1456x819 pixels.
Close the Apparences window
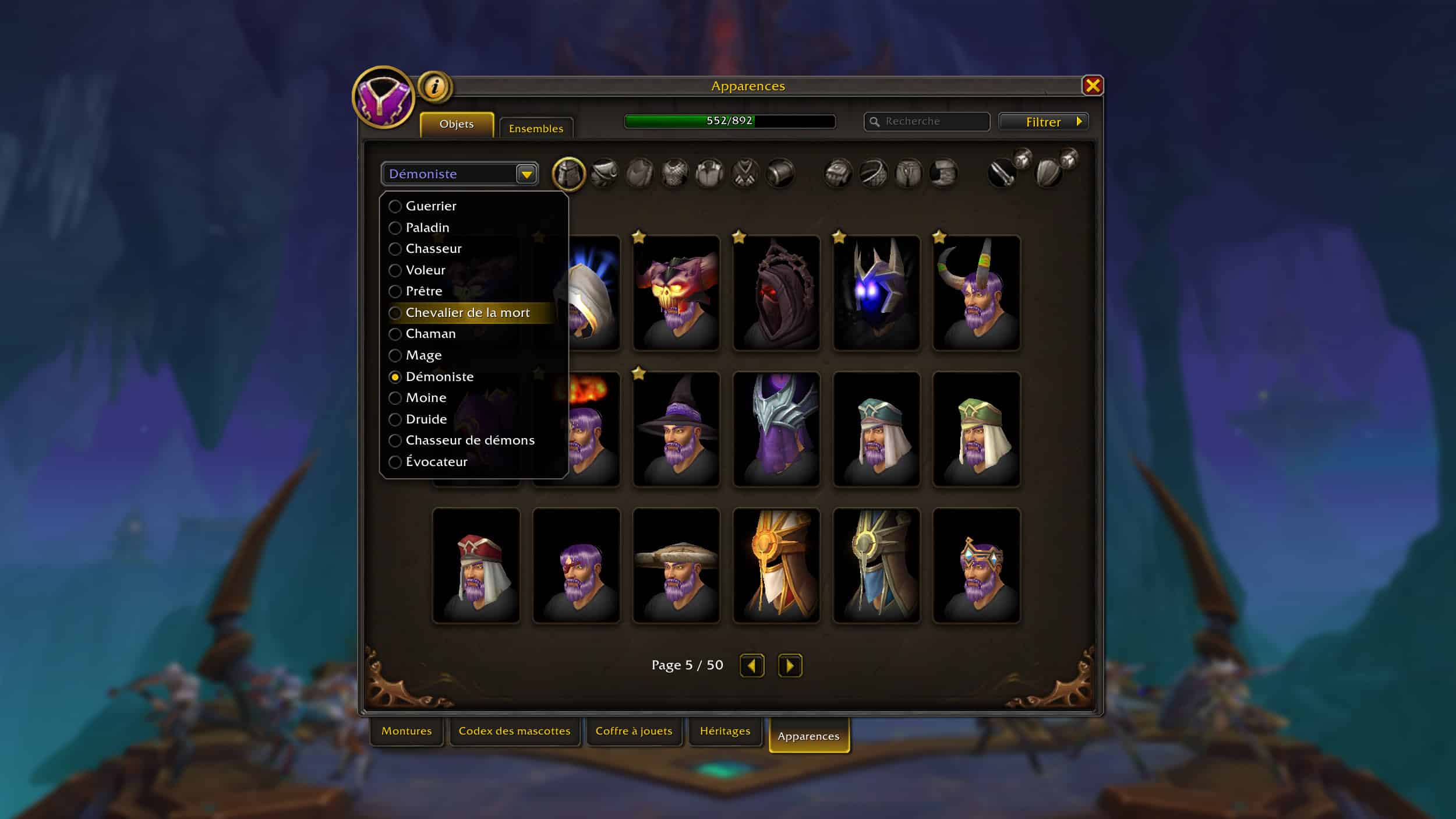pyautogui.click(x=1092, y=86)
